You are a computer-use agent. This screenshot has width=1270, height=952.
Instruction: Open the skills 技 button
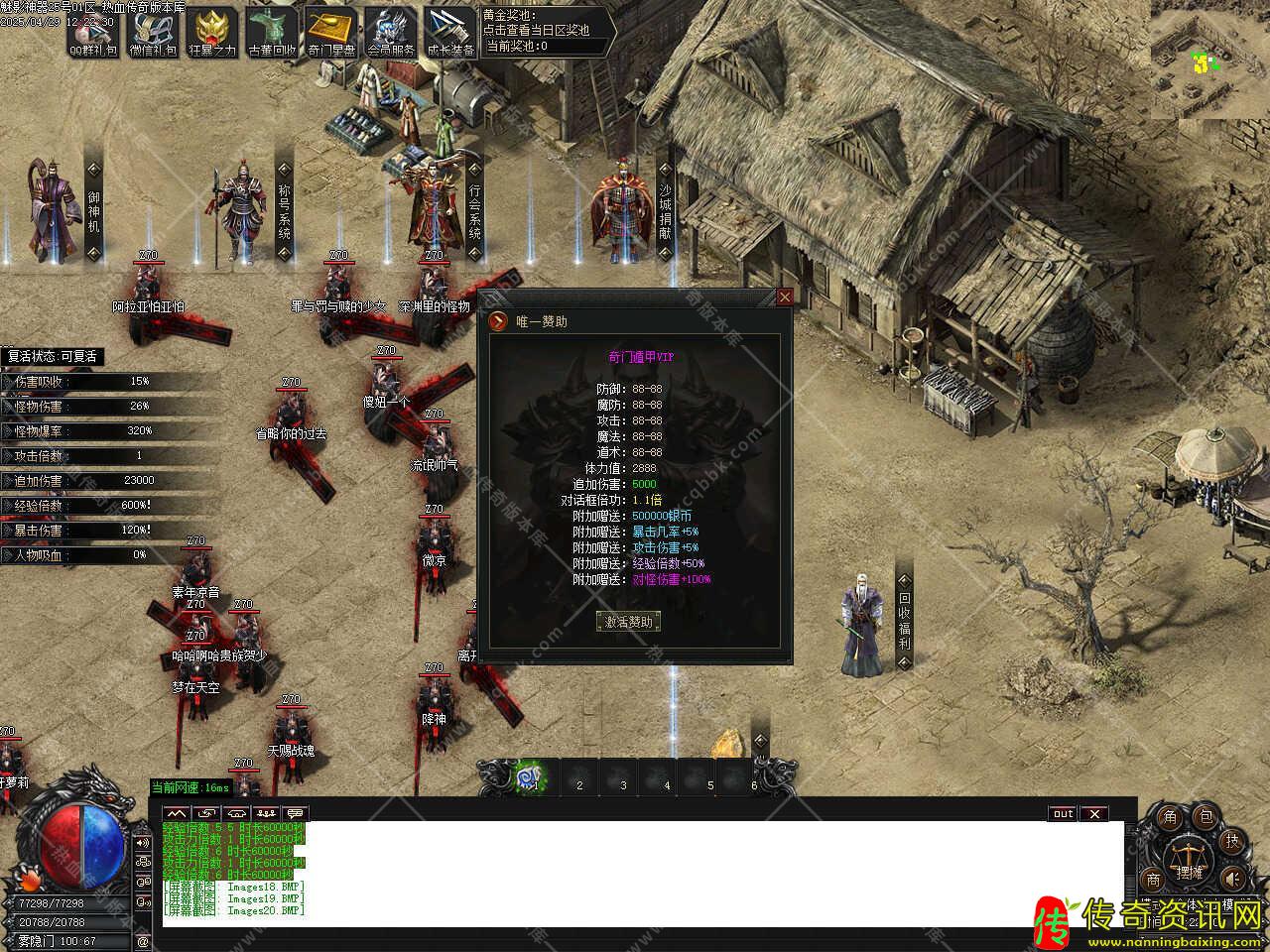[x=1231, y=841]
